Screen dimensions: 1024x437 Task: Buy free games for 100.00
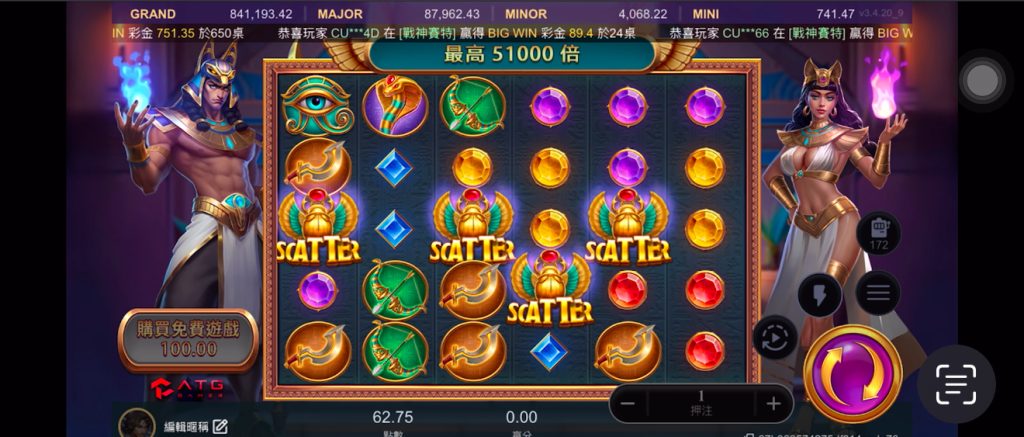(x=188, y=339)
